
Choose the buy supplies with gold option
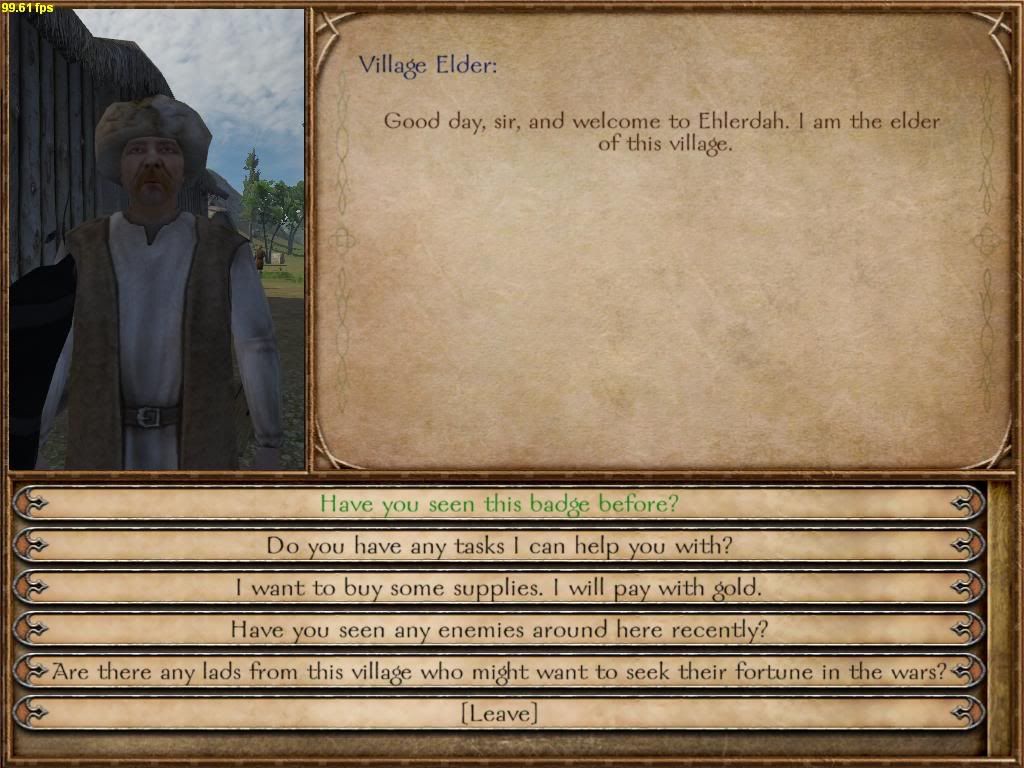(498, 588)
